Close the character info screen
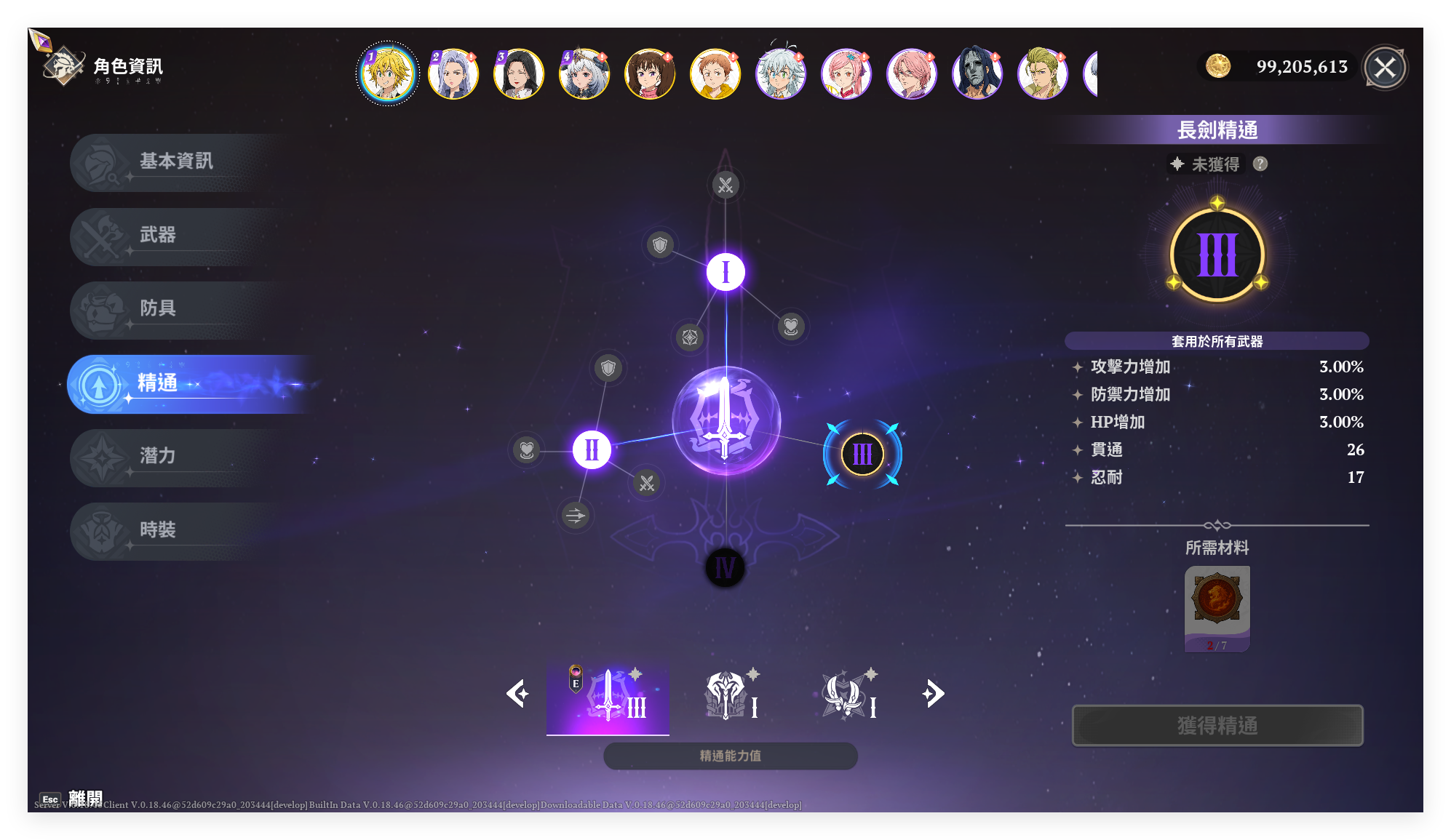 pos(1384,68)
